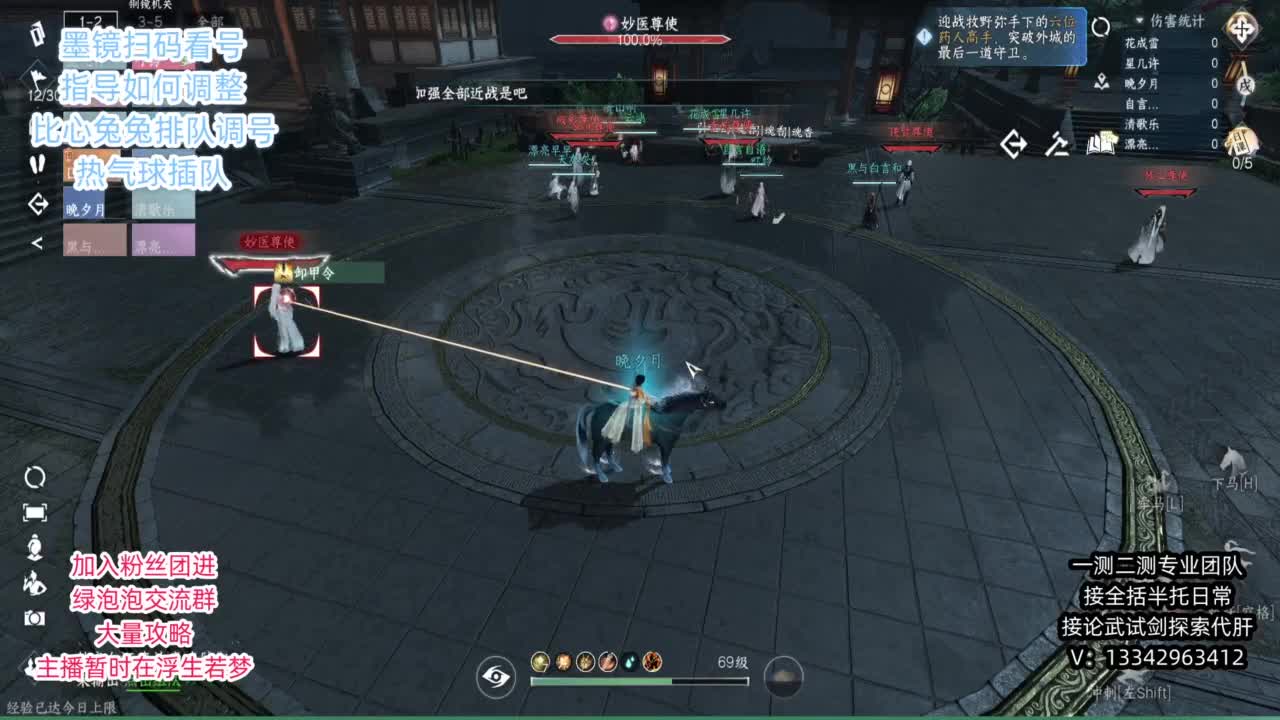Open the damage statistics refresh icon
The image size is (1280, 720).
click(x=1102, y=28)
